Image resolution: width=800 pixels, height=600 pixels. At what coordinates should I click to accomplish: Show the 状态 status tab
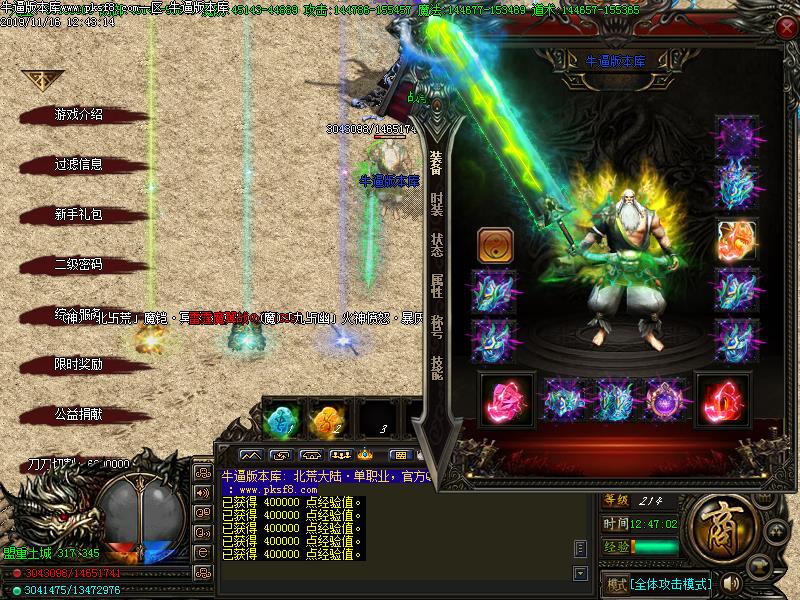[x=436, y=246]
